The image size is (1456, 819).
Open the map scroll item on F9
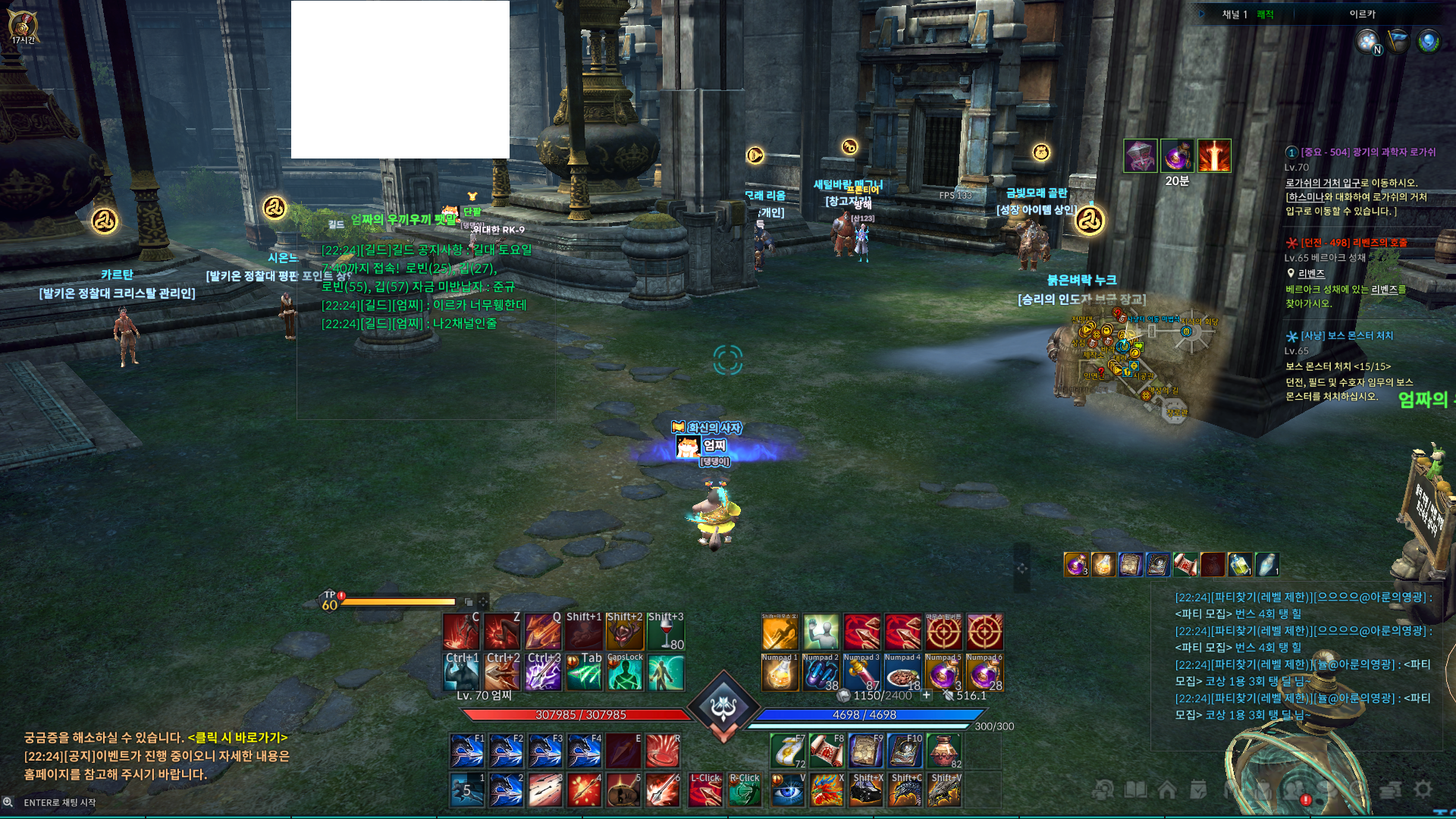pos(865,750)
